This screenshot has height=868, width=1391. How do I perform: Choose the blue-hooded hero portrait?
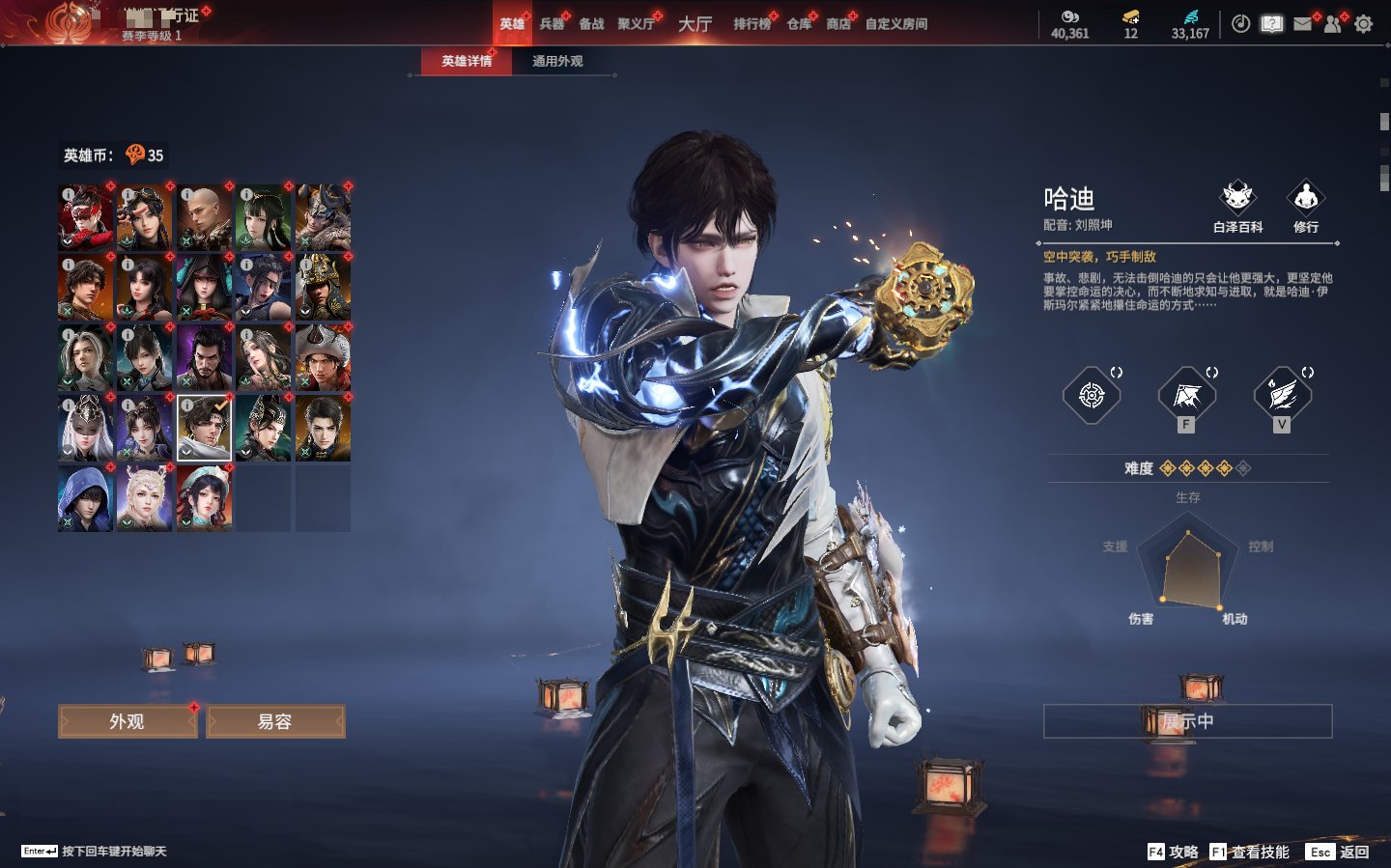point(85,498)
